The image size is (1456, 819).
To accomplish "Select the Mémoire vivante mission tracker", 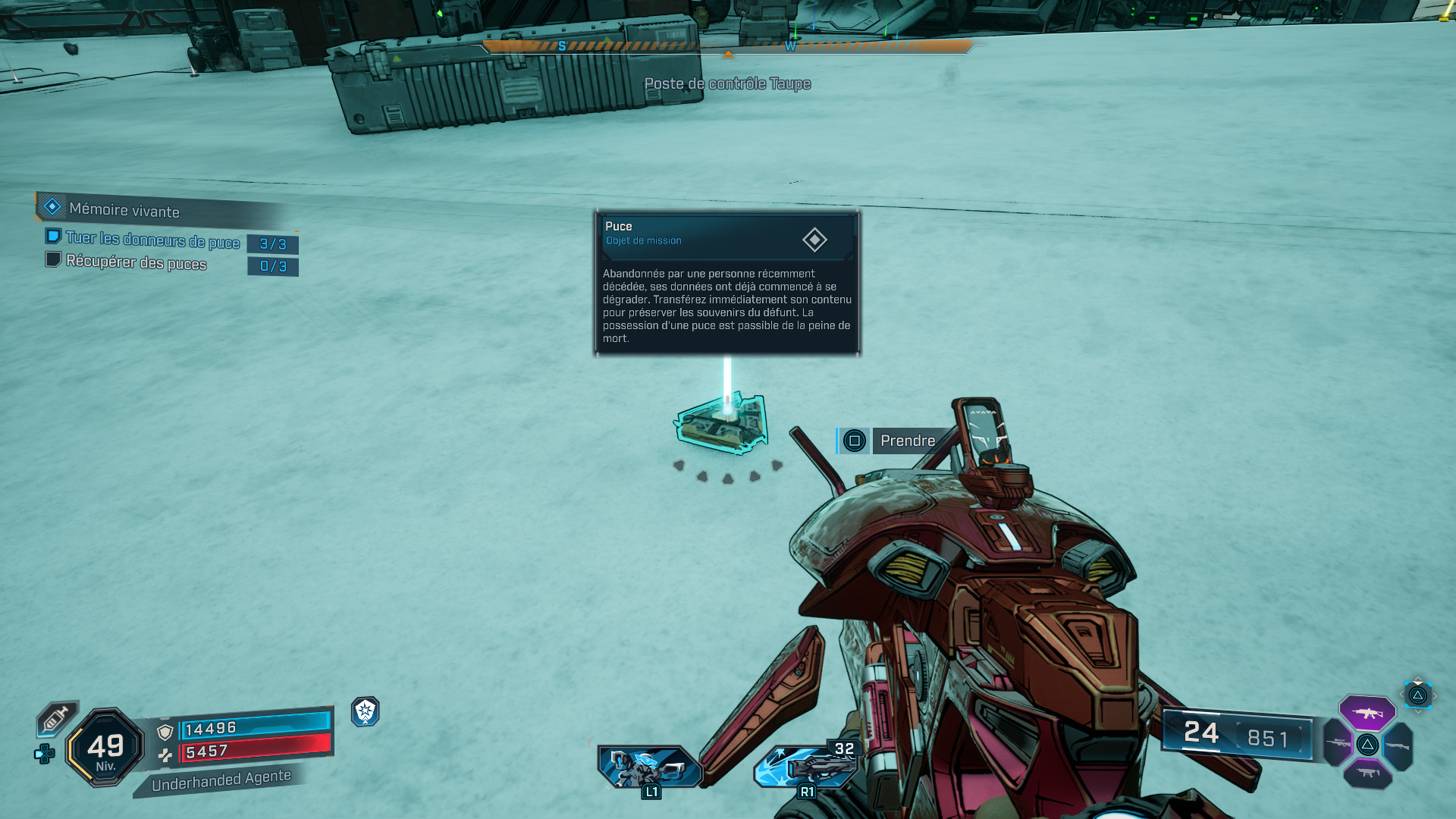I will (x=124, y=209).
